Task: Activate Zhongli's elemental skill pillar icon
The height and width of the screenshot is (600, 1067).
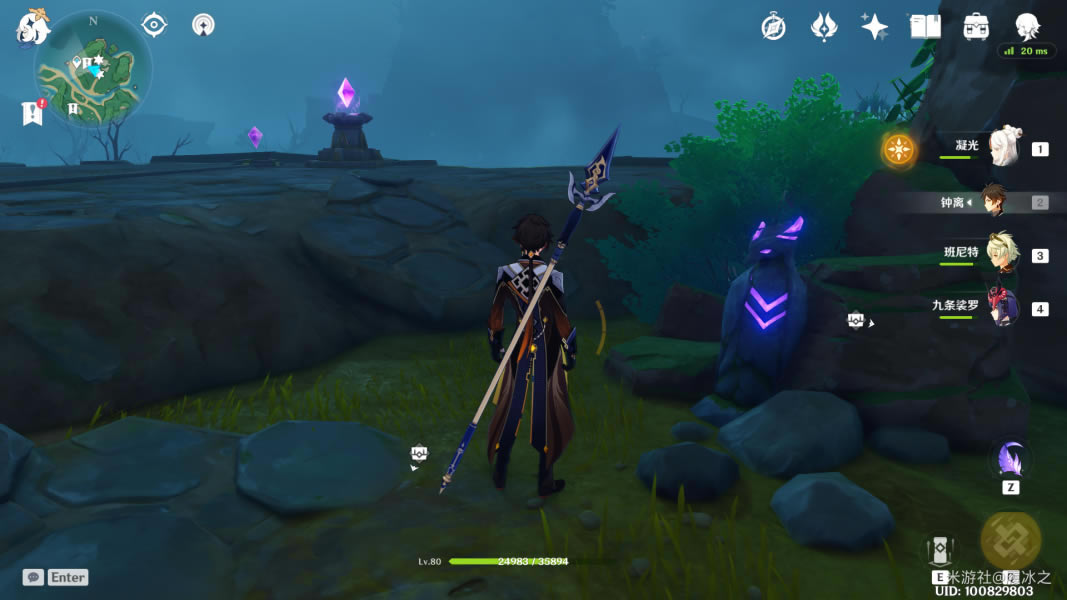Action: 940,551
